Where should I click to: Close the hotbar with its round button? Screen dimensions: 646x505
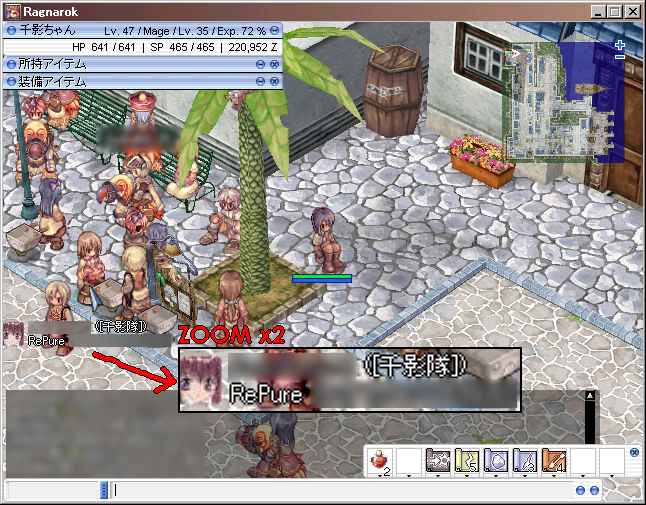click(633, 452)
